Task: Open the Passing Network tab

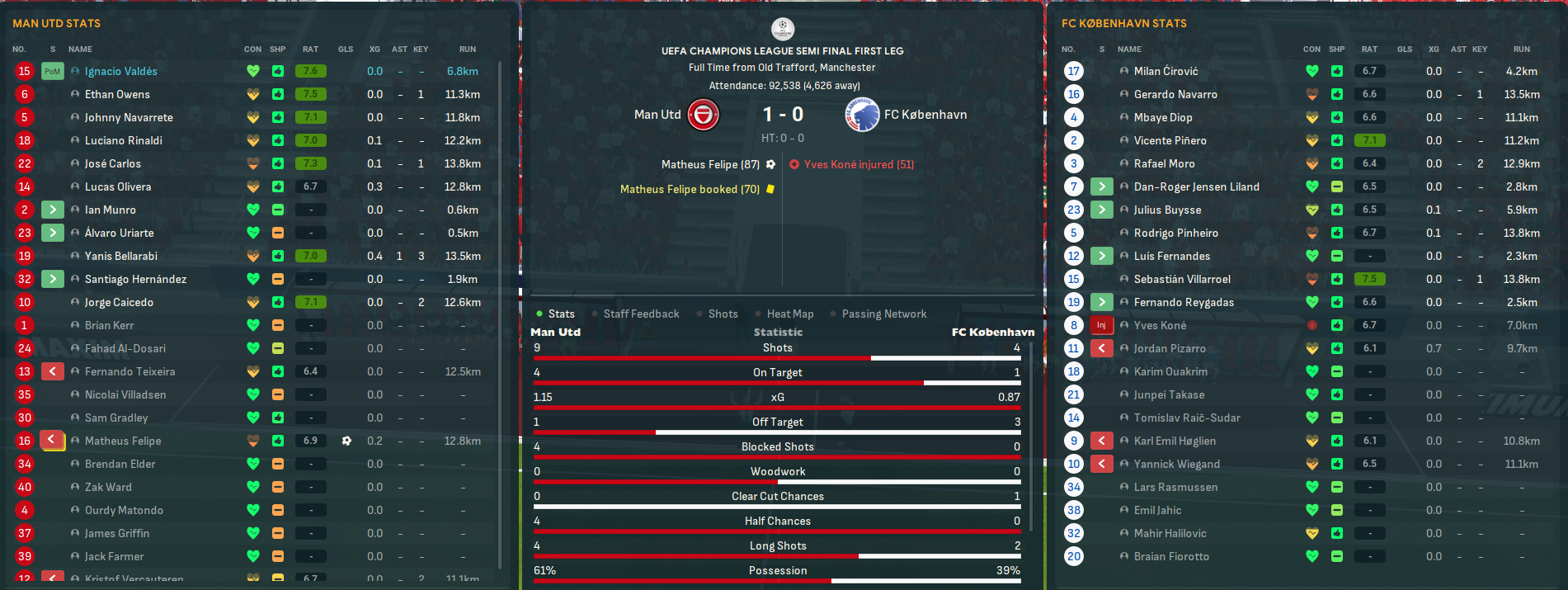Action: [x=883, y=314]
